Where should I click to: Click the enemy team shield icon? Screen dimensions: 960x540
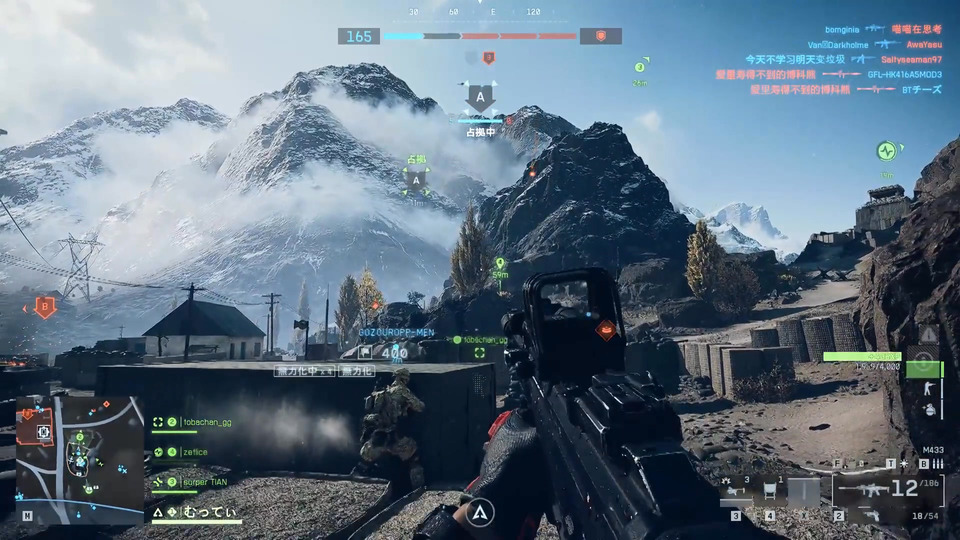pos(600,36)
